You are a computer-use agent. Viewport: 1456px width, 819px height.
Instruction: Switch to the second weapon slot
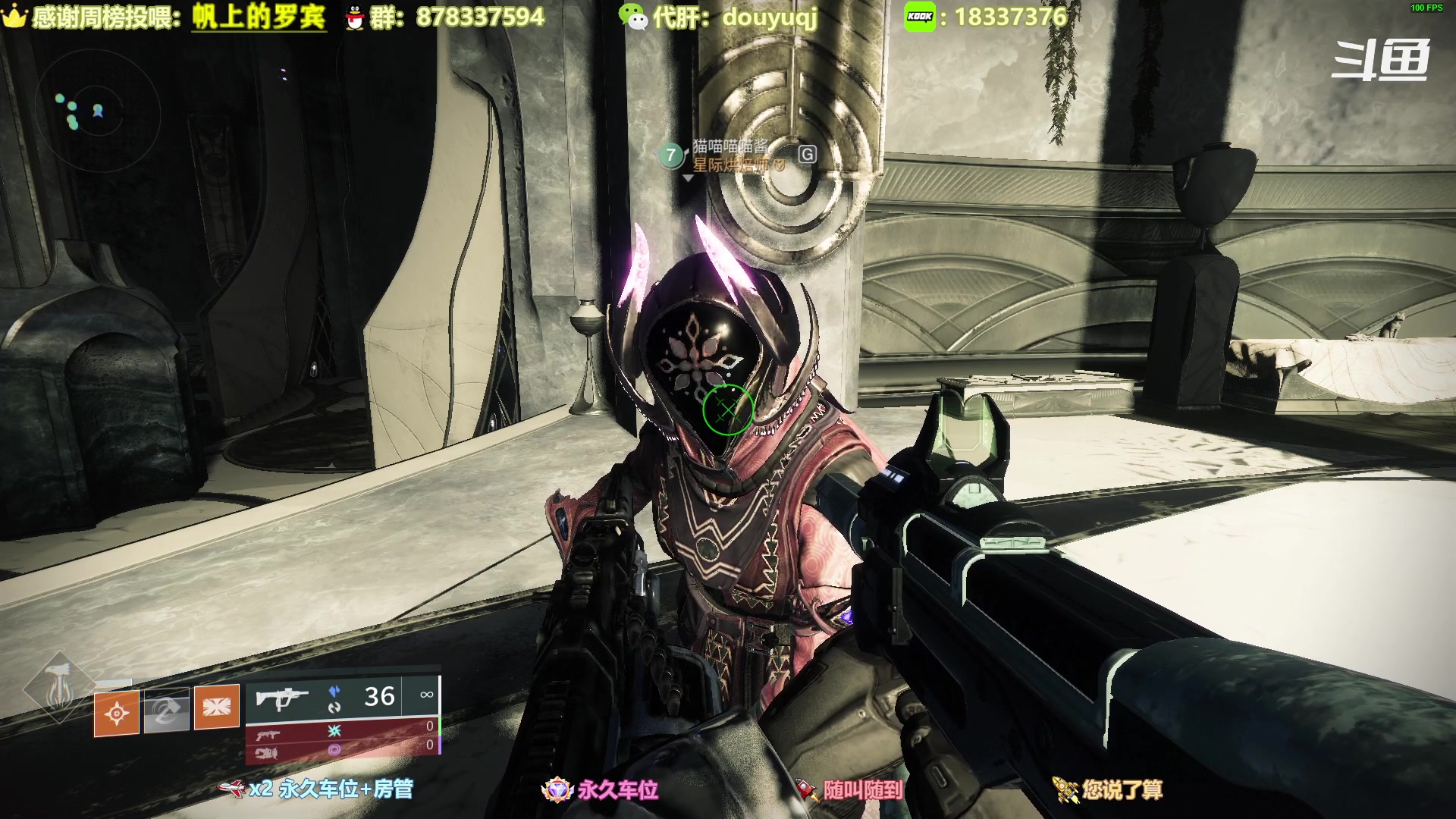343,731
